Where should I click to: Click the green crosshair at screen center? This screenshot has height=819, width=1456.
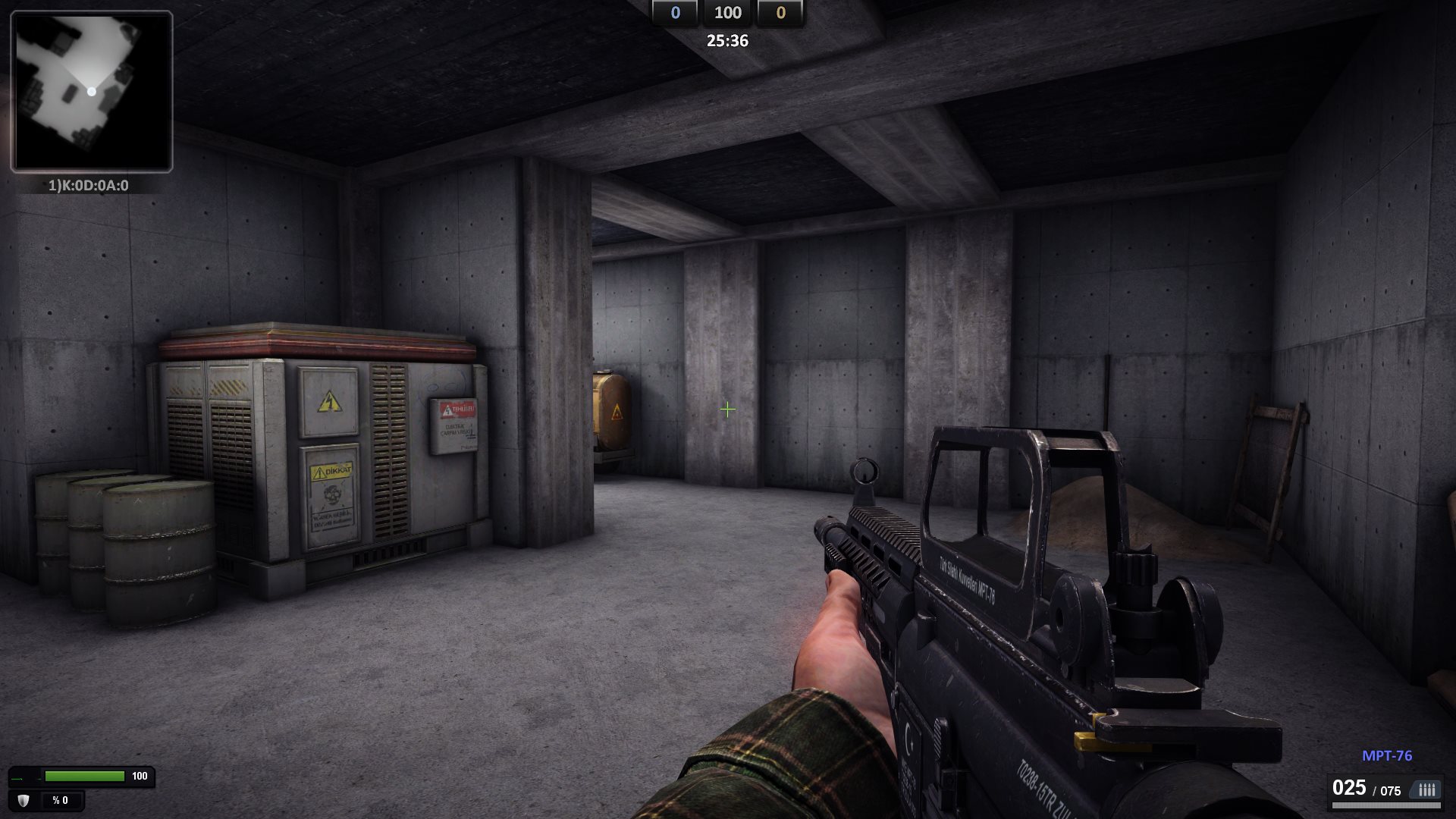(727, 409)
